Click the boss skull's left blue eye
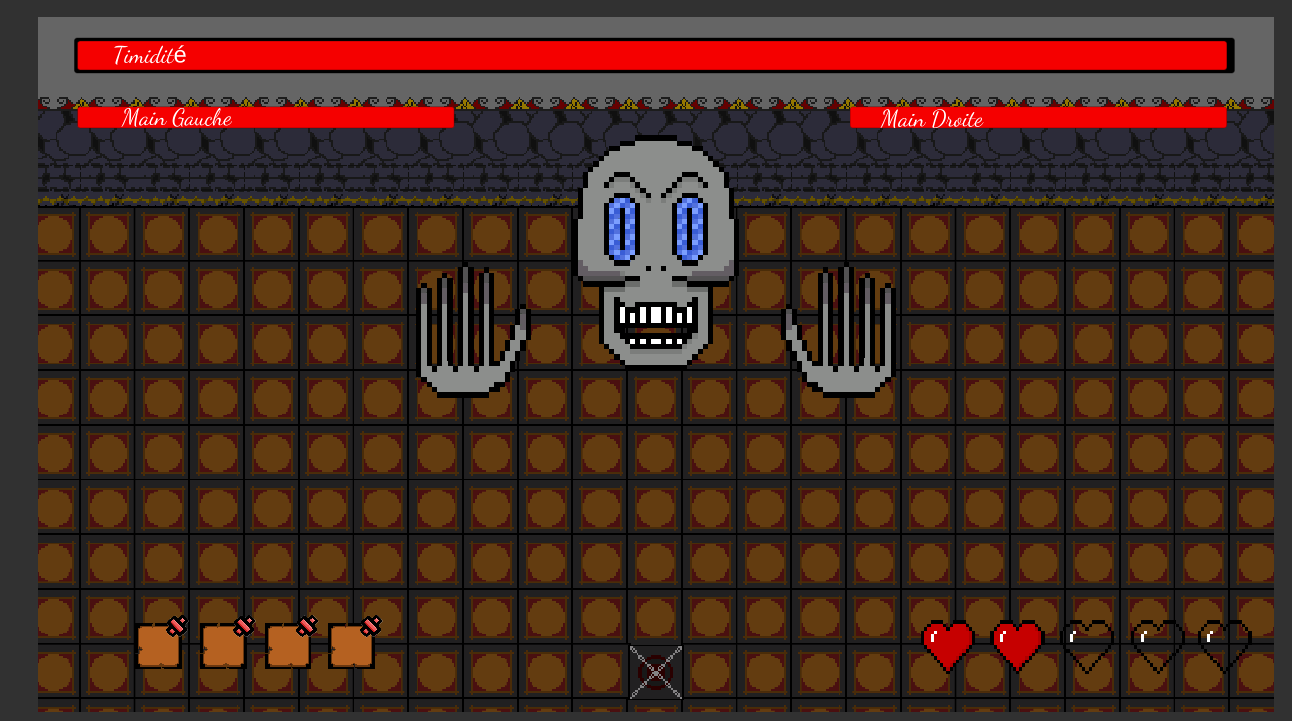 coord(624,232)
